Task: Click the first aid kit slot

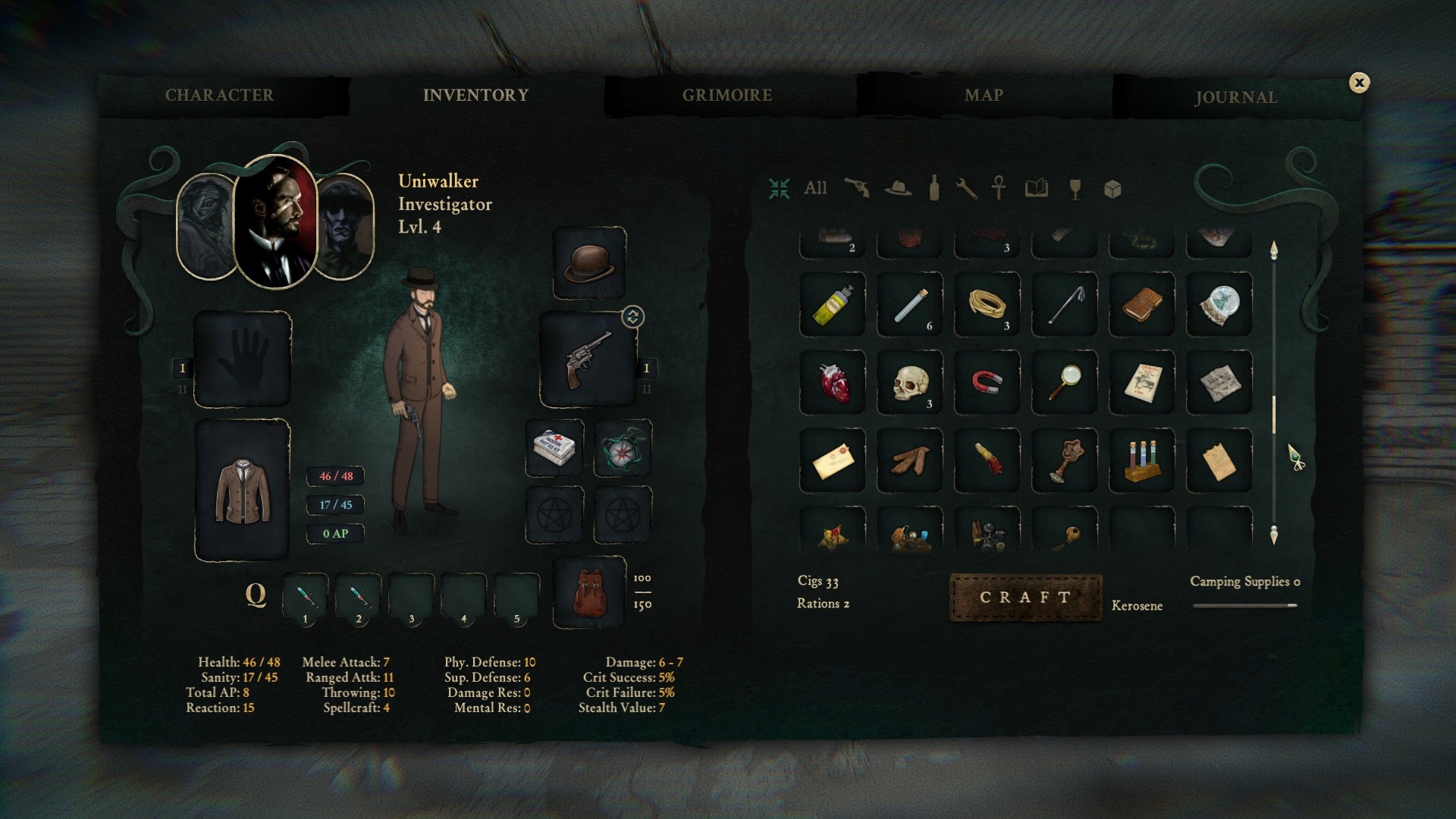Action: [554, 448]
